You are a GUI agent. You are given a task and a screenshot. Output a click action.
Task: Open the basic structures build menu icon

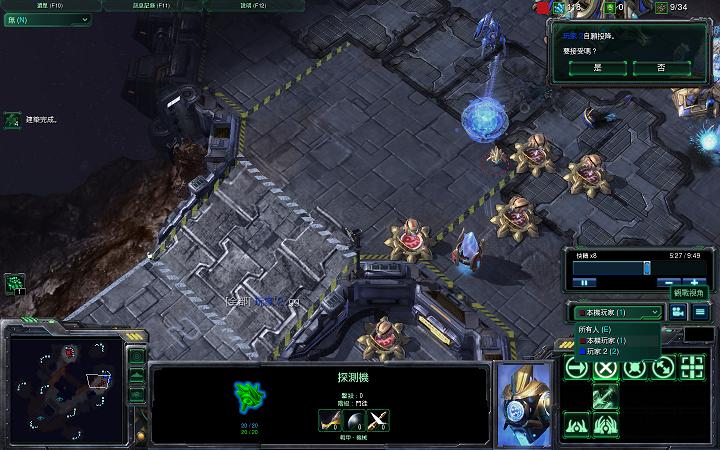click(577, 425)
